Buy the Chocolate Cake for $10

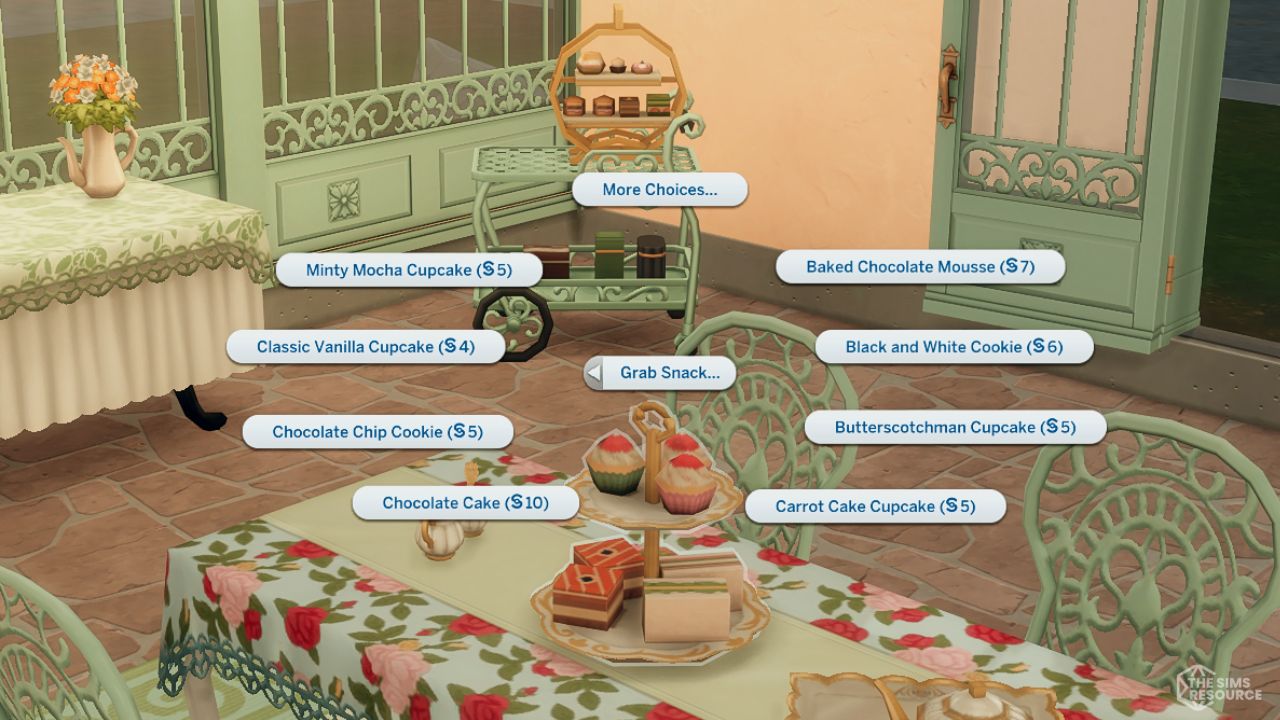pos(465,503)
